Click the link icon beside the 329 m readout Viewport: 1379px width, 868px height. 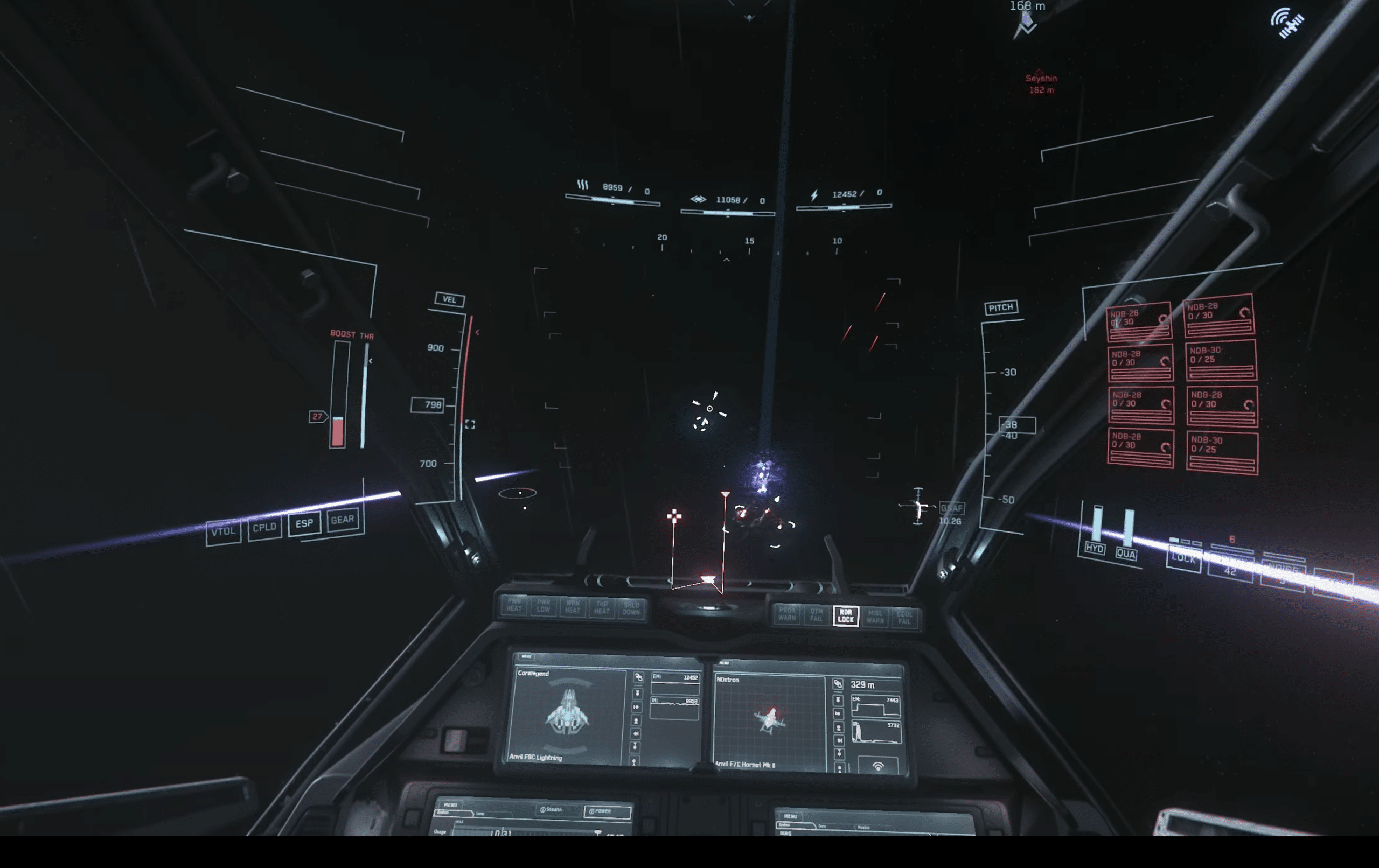[838, 684]
